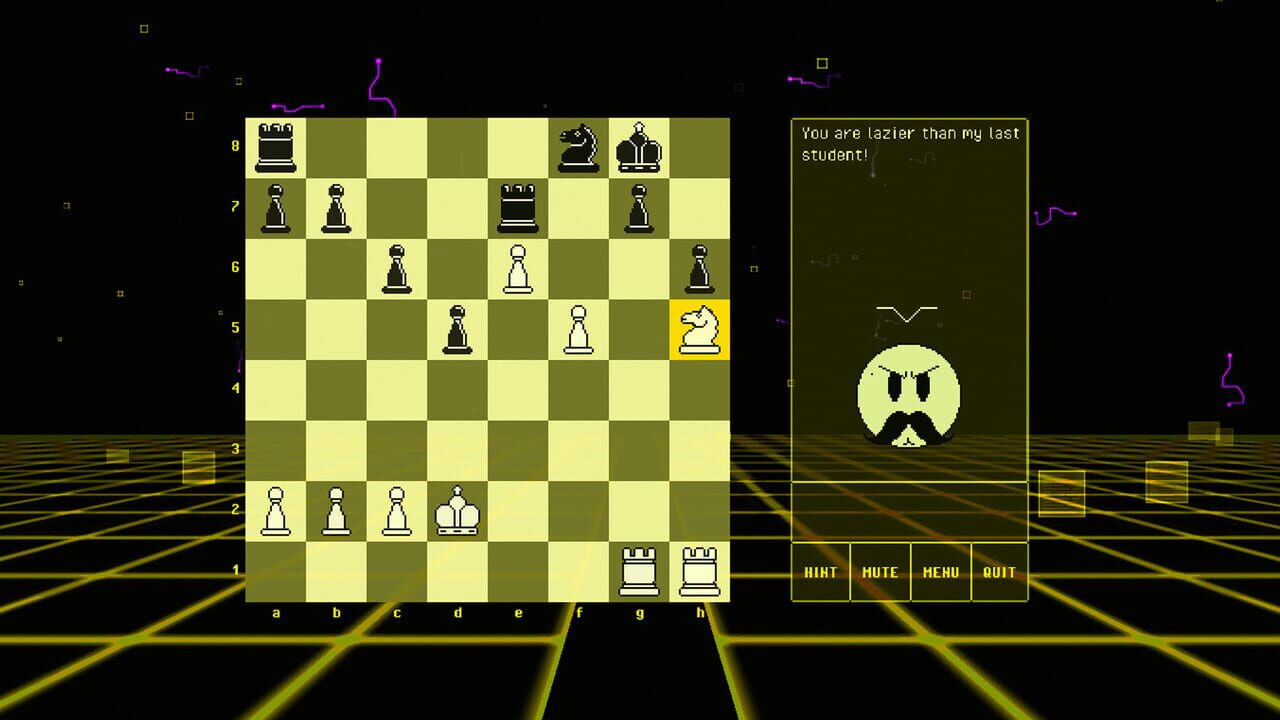Open the MENU
1280x720 pixels.
pyautogui.click(x=940, y=572)
